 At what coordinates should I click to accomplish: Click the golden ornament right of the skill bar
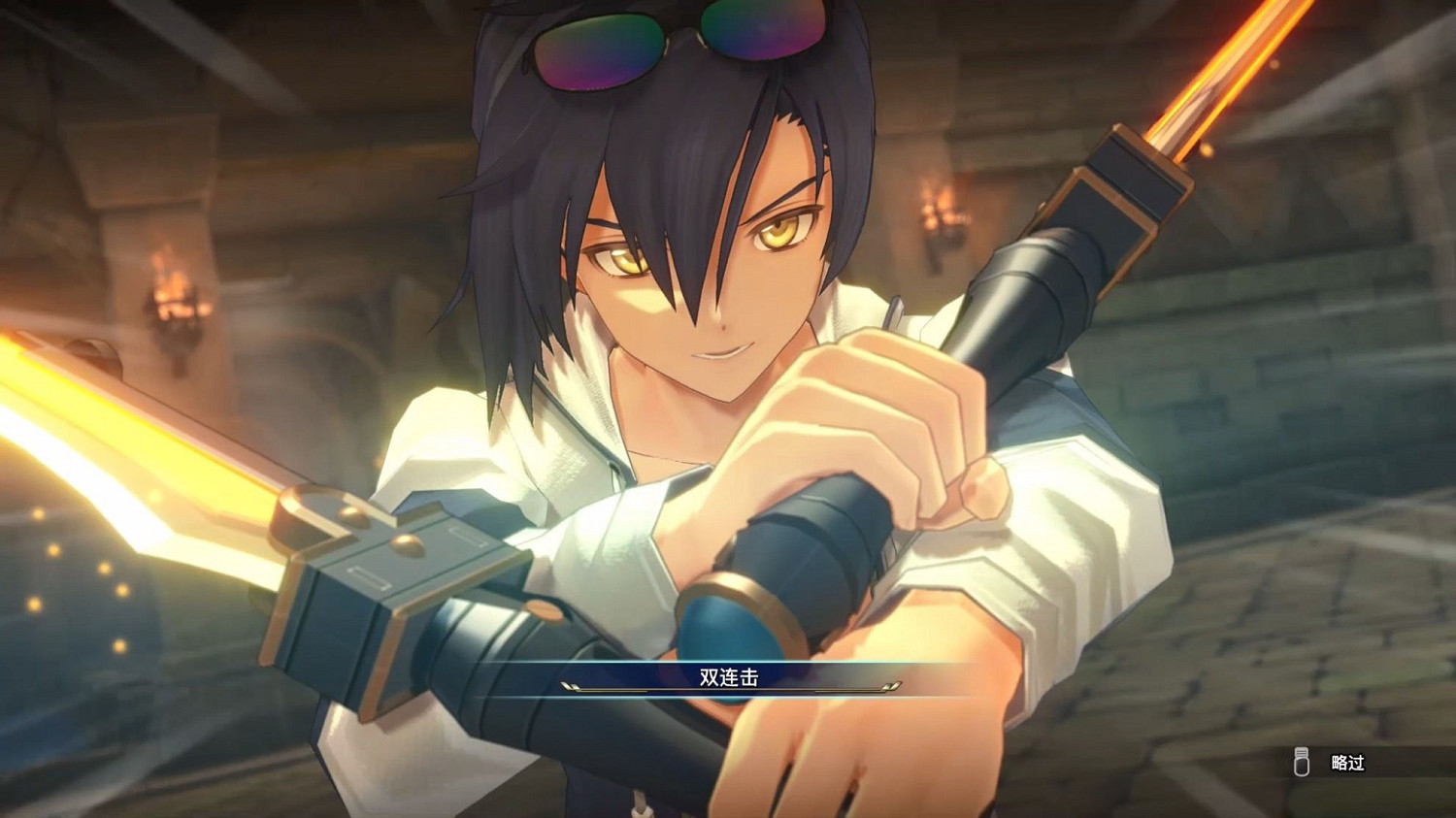pyautogui.click(x=890, y=685)
